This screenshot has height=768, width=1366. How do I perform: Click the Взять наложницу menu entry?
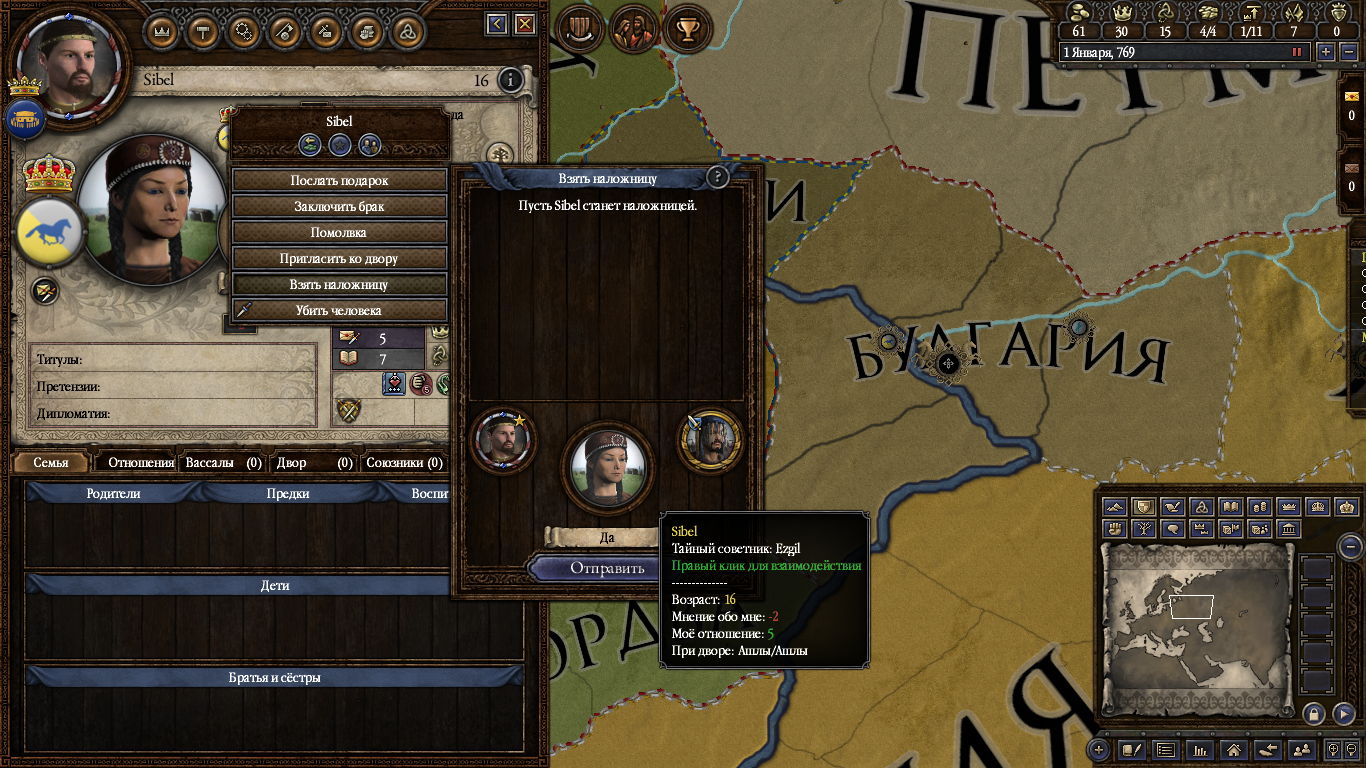tap(339, 285)
